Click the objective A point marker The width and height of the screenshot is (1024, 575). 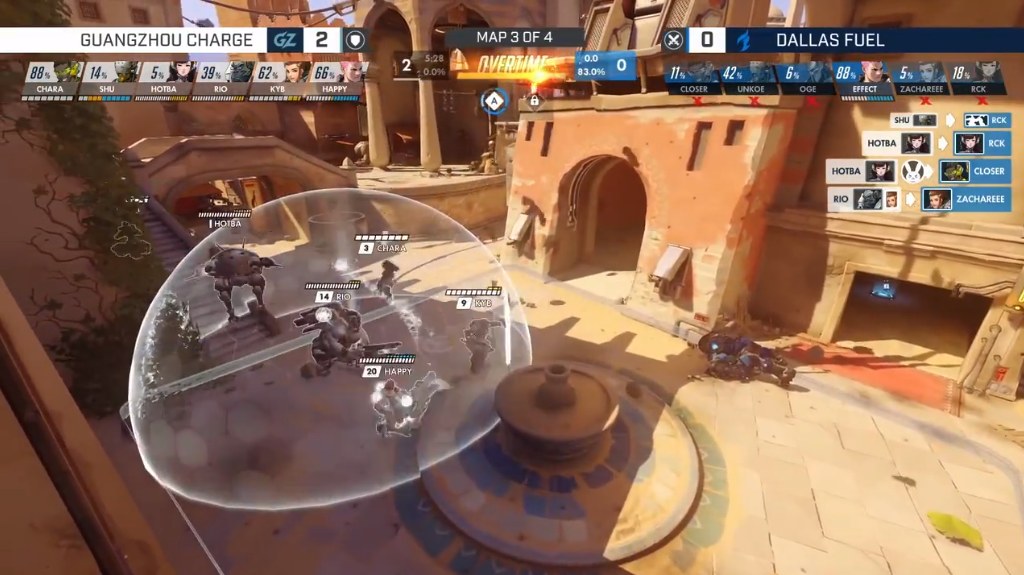[x=493, y=100]
